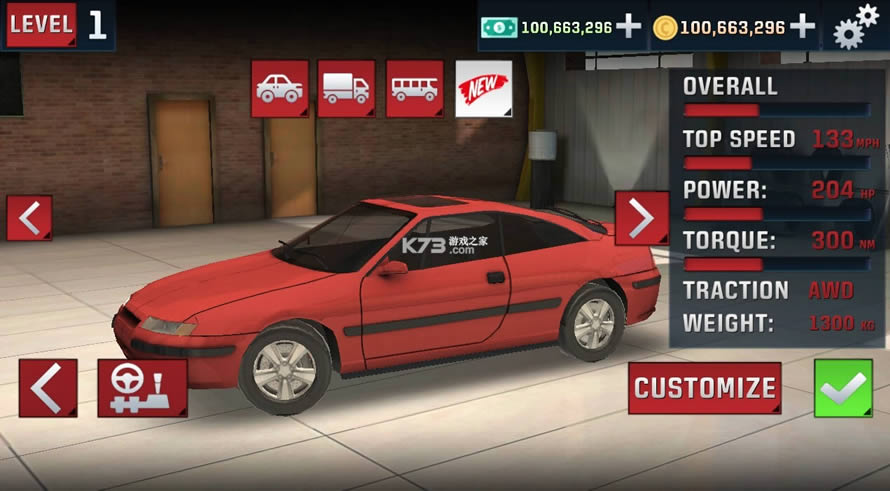The height and width of the screenshot is (491, 890).
Task: Open steering wheel and gearbox controls settings
Action: point(142,388)
